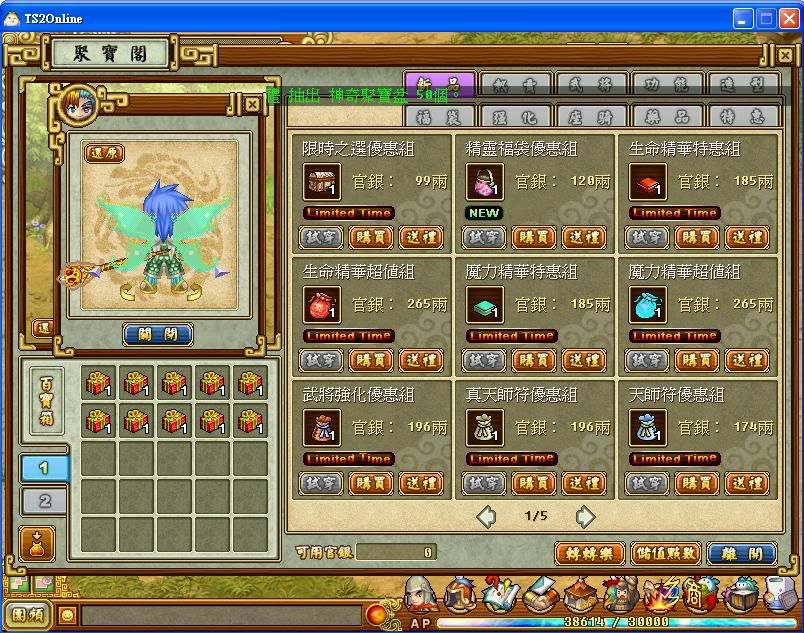804x633 pixels.
Task: Click the 離開 button to exit shop
Action: tap(742, 553)
